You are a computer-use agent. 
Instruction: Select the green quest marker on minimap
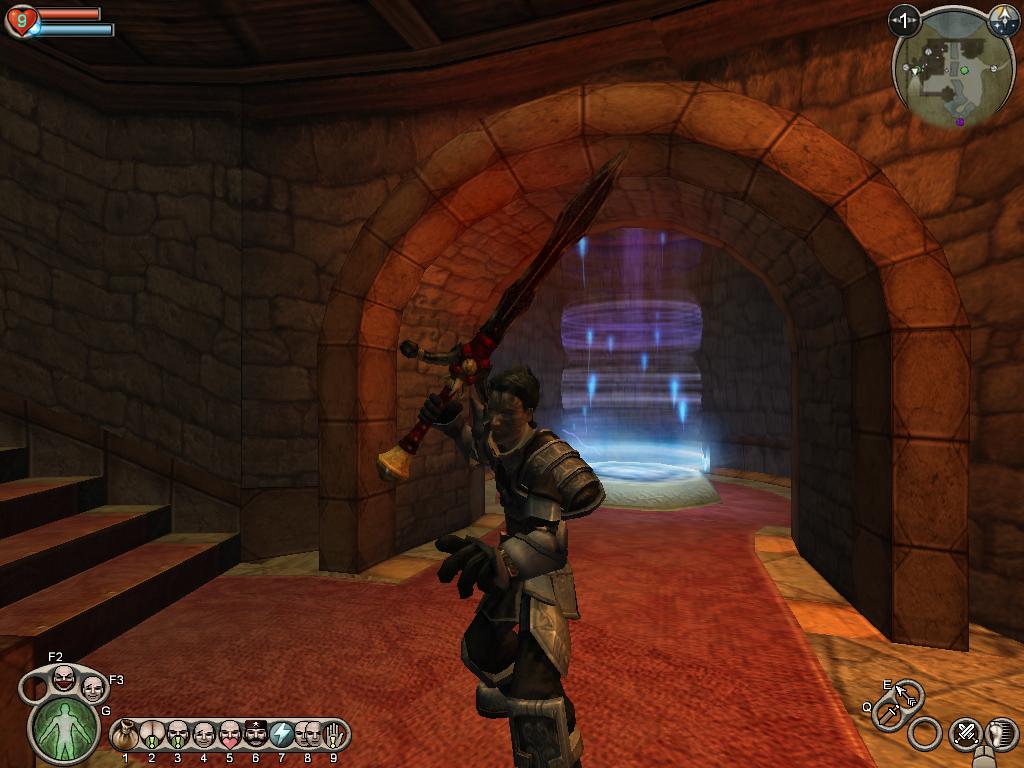(x=964, y=70)
